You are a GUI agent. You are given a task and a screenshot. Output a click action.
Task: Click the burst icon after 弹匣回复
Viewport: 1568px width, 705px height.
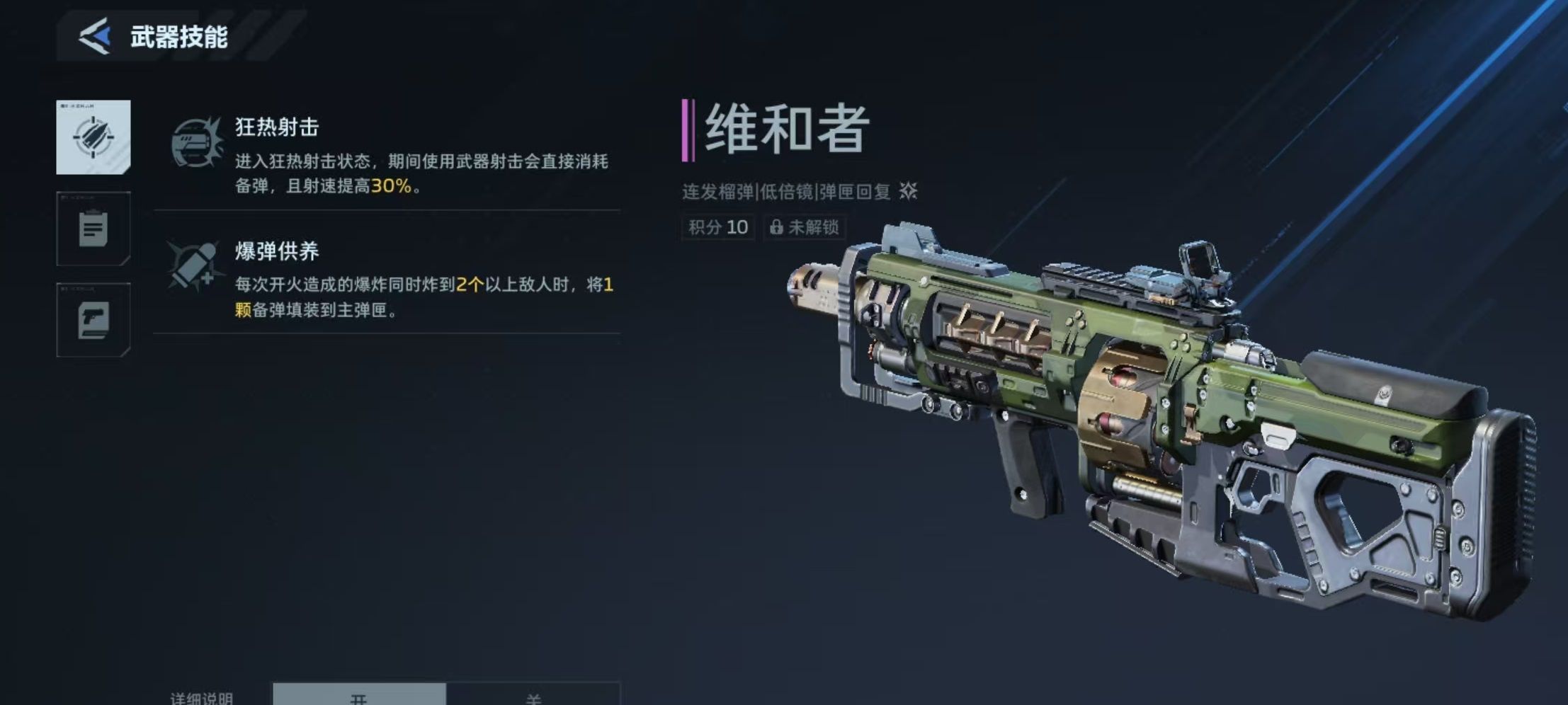tap(908, 190)
